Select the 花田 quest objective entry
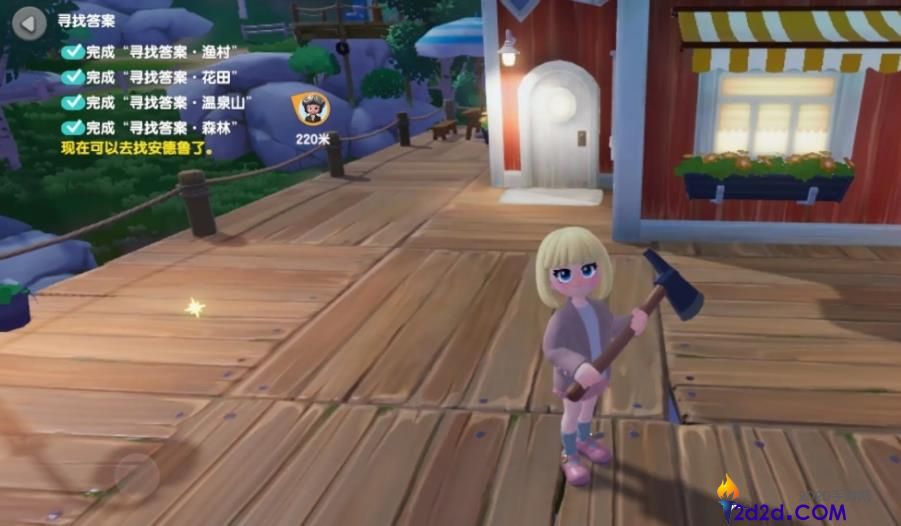 (x=155, y=77)
